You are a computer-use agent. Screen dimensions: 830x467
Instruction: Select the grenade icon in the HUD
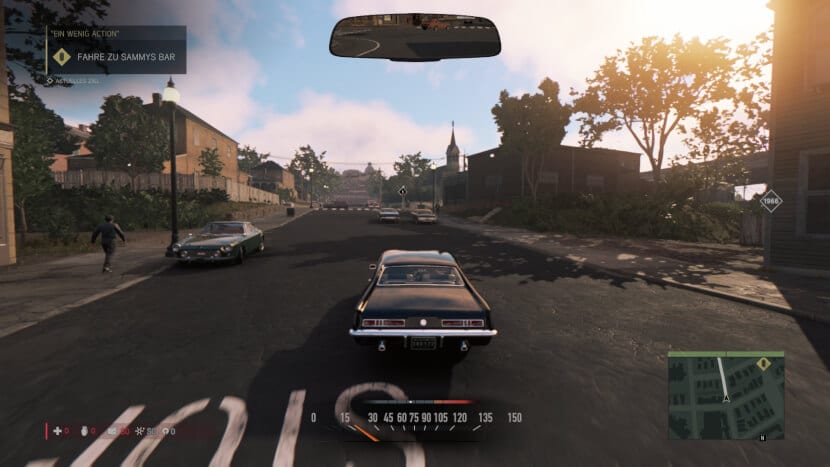84,431
